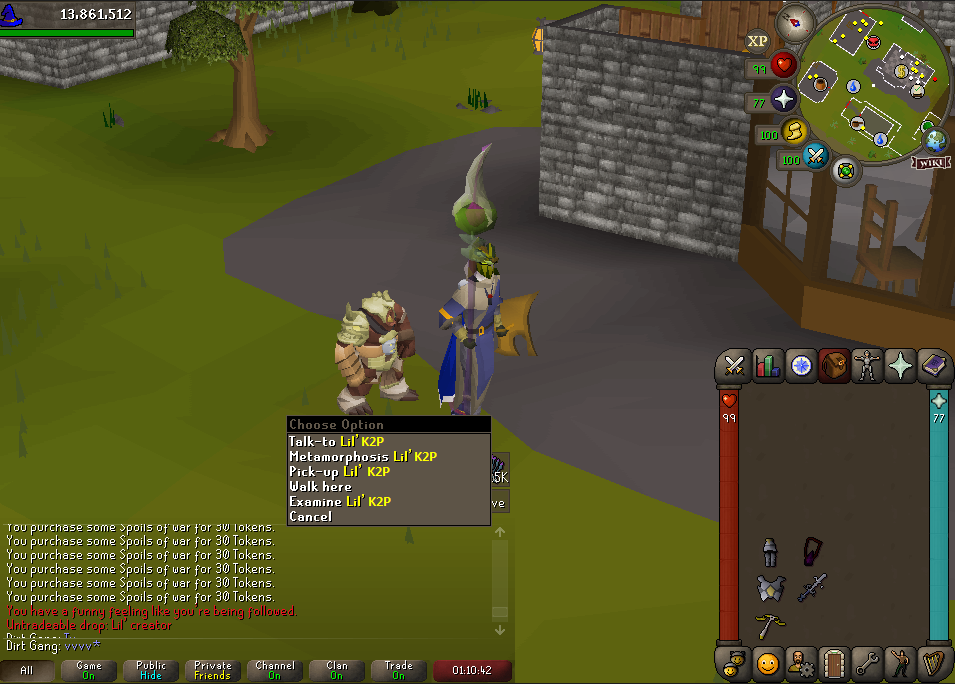Screen dimensions: 955x684
Task: Open the Worn Equipment tab
Action: [x=868, y=366]
